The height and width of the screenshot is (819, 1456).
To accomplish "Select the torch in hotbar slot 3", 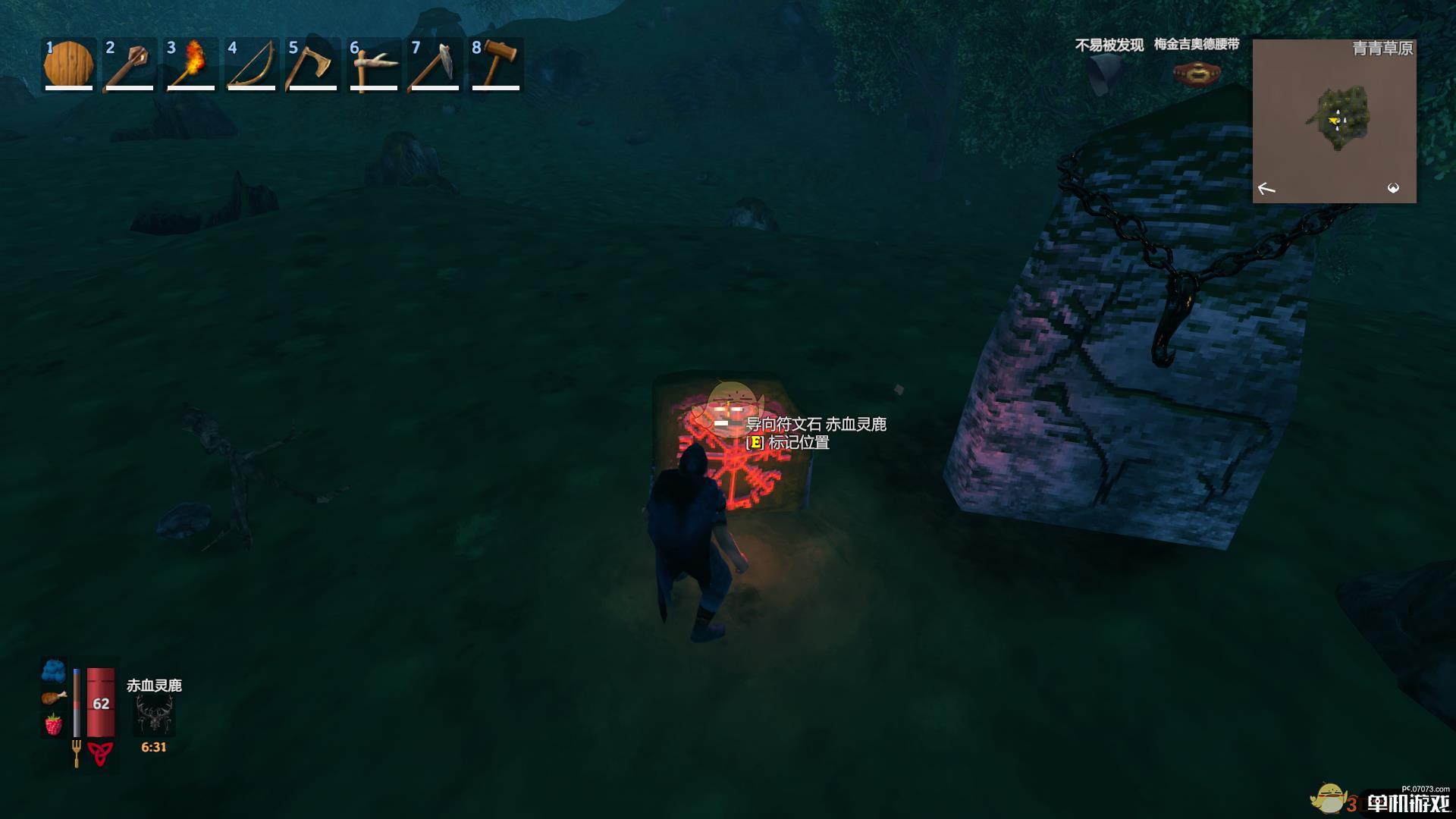I will 191,64.
